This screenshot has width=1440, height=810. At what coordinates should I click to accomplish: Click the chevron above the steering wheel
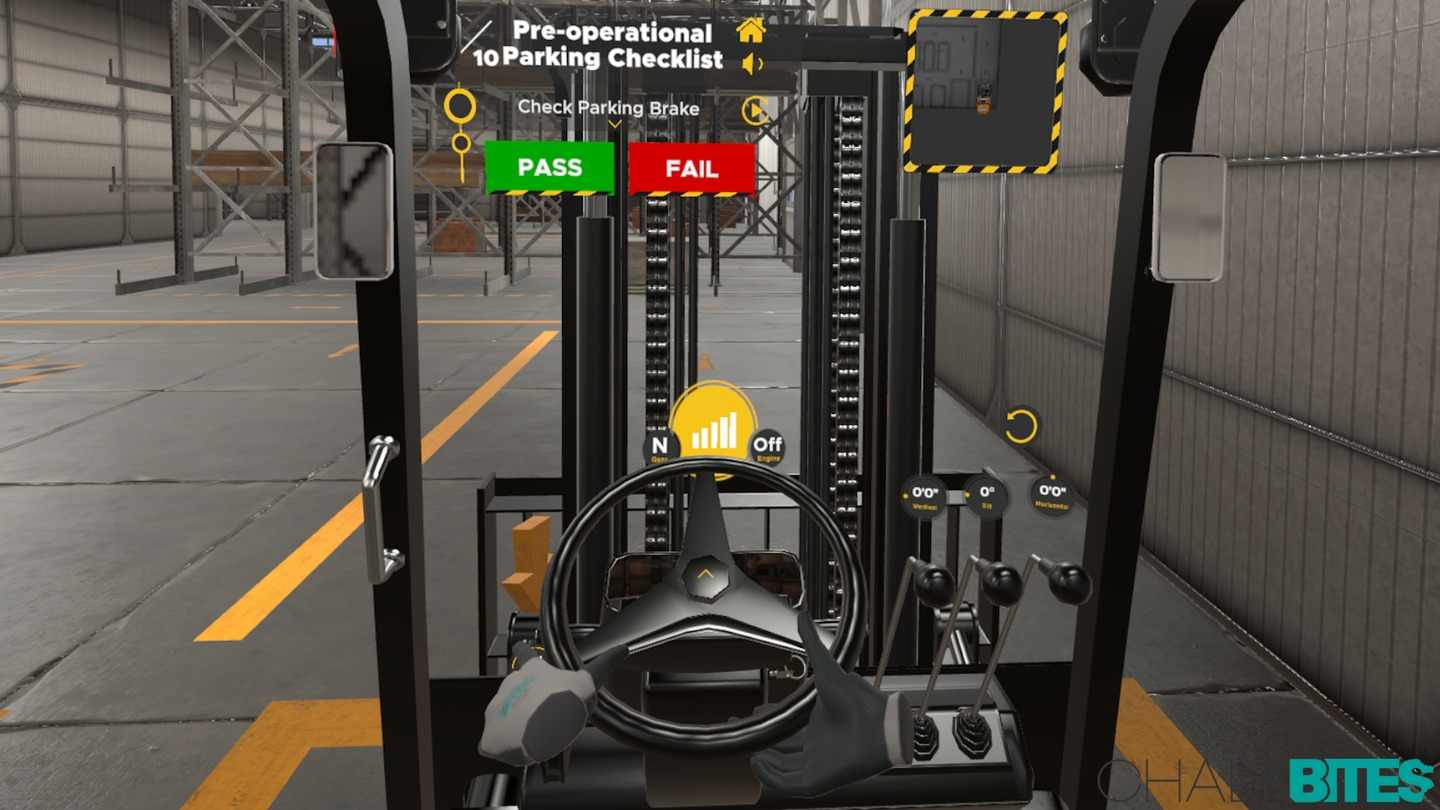(707, 572)
